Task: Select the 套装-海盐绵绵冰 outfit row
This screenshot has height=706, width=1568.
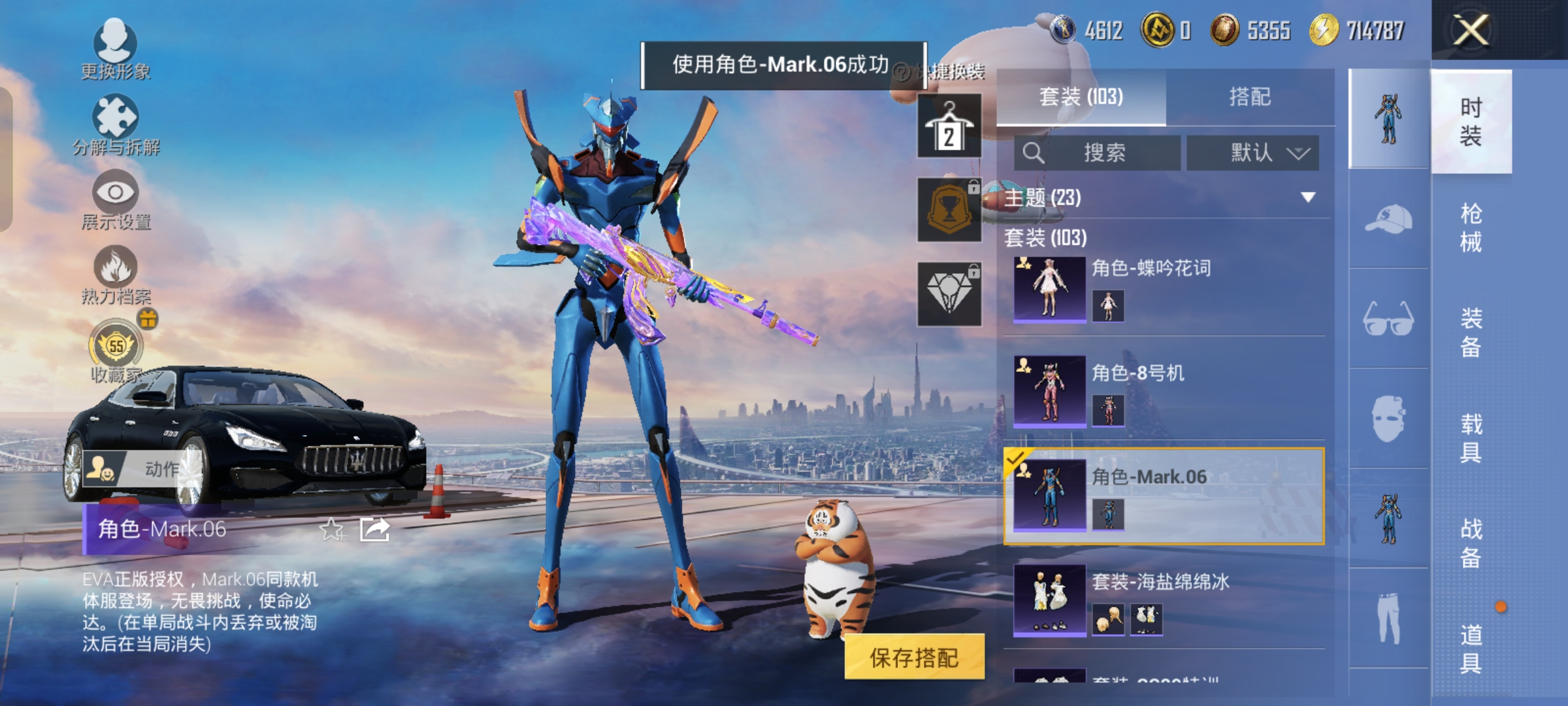Action: [1163, 600]
